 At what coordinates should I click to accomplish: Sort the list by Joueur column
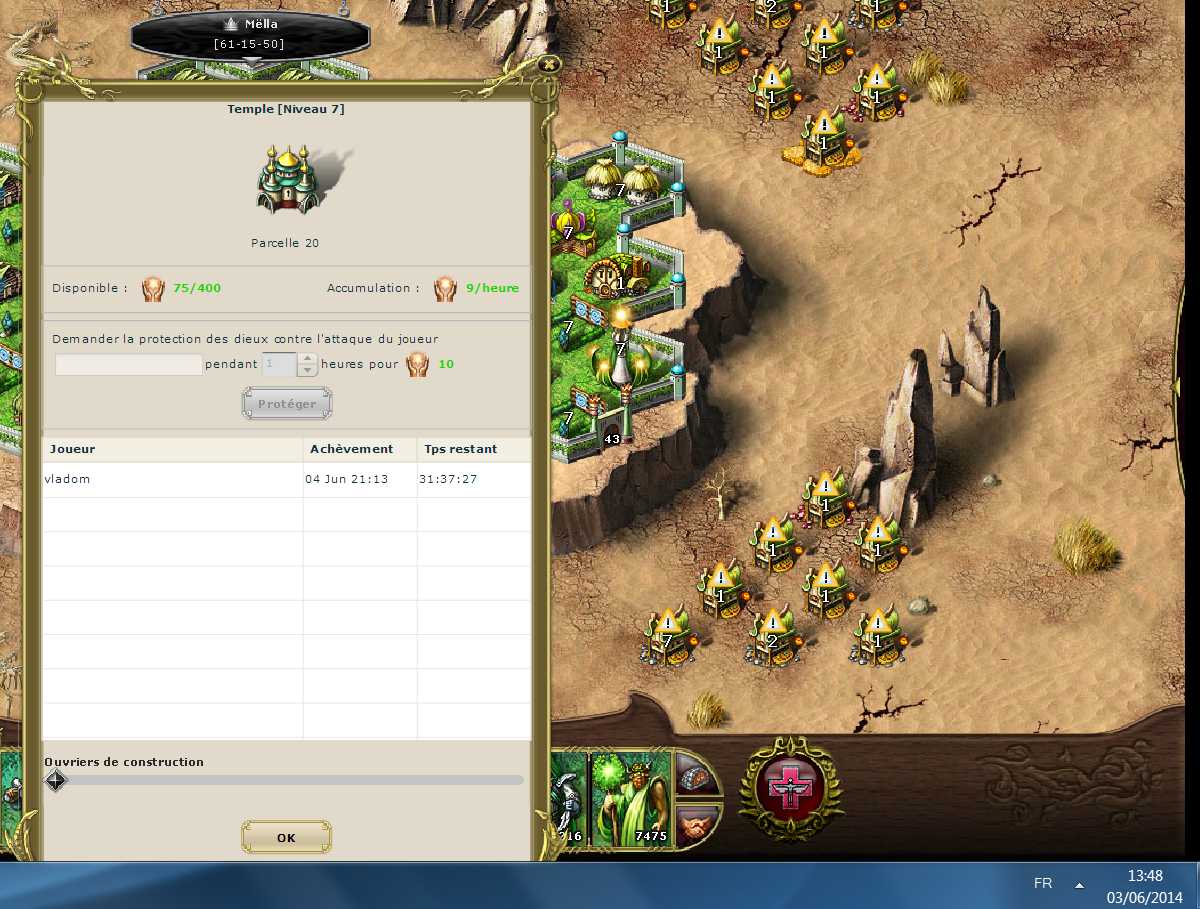(172, 449)
